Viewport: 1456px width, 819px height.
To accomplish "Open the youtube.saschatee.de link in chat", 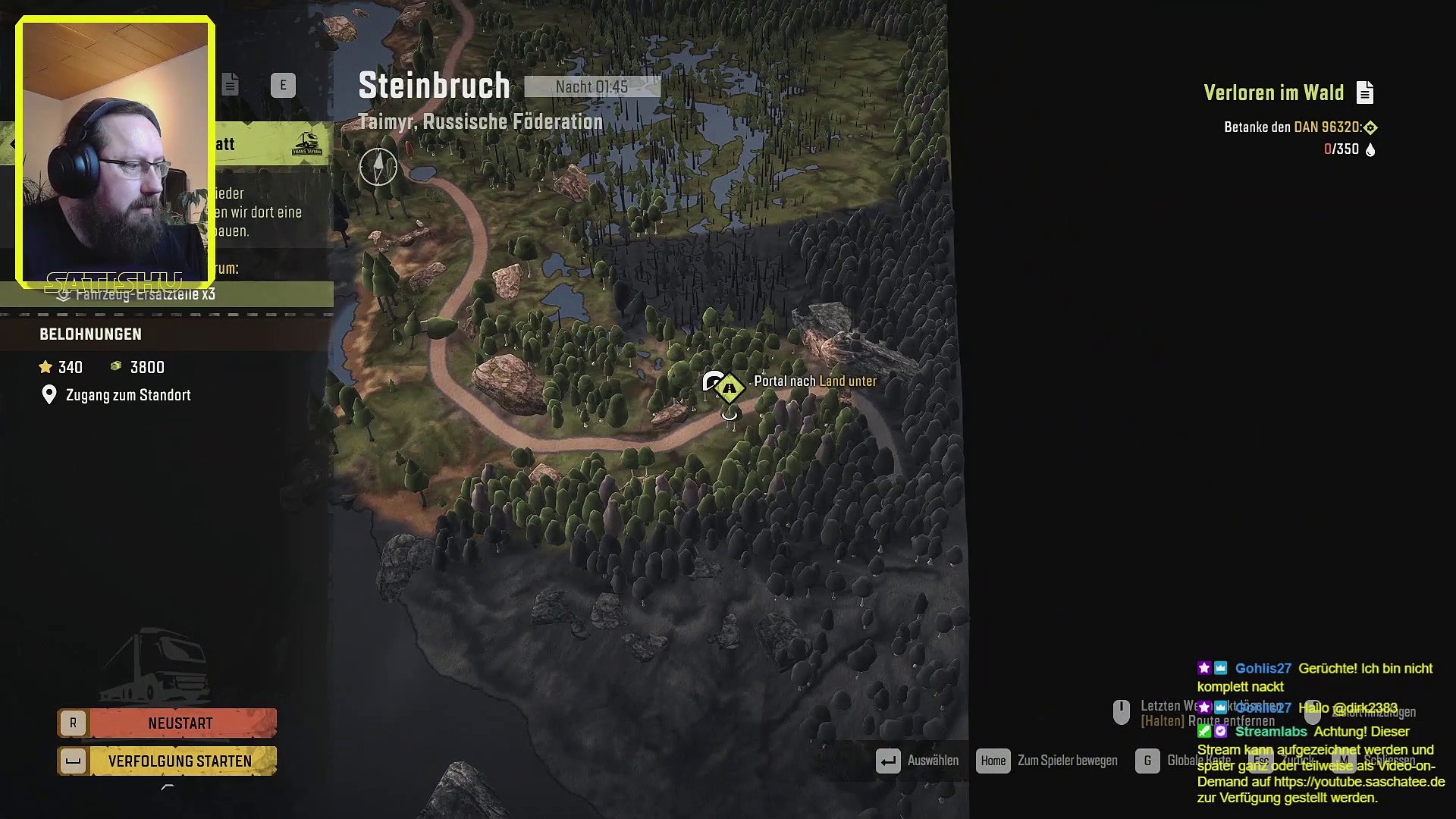I will tap(1359, 782).
